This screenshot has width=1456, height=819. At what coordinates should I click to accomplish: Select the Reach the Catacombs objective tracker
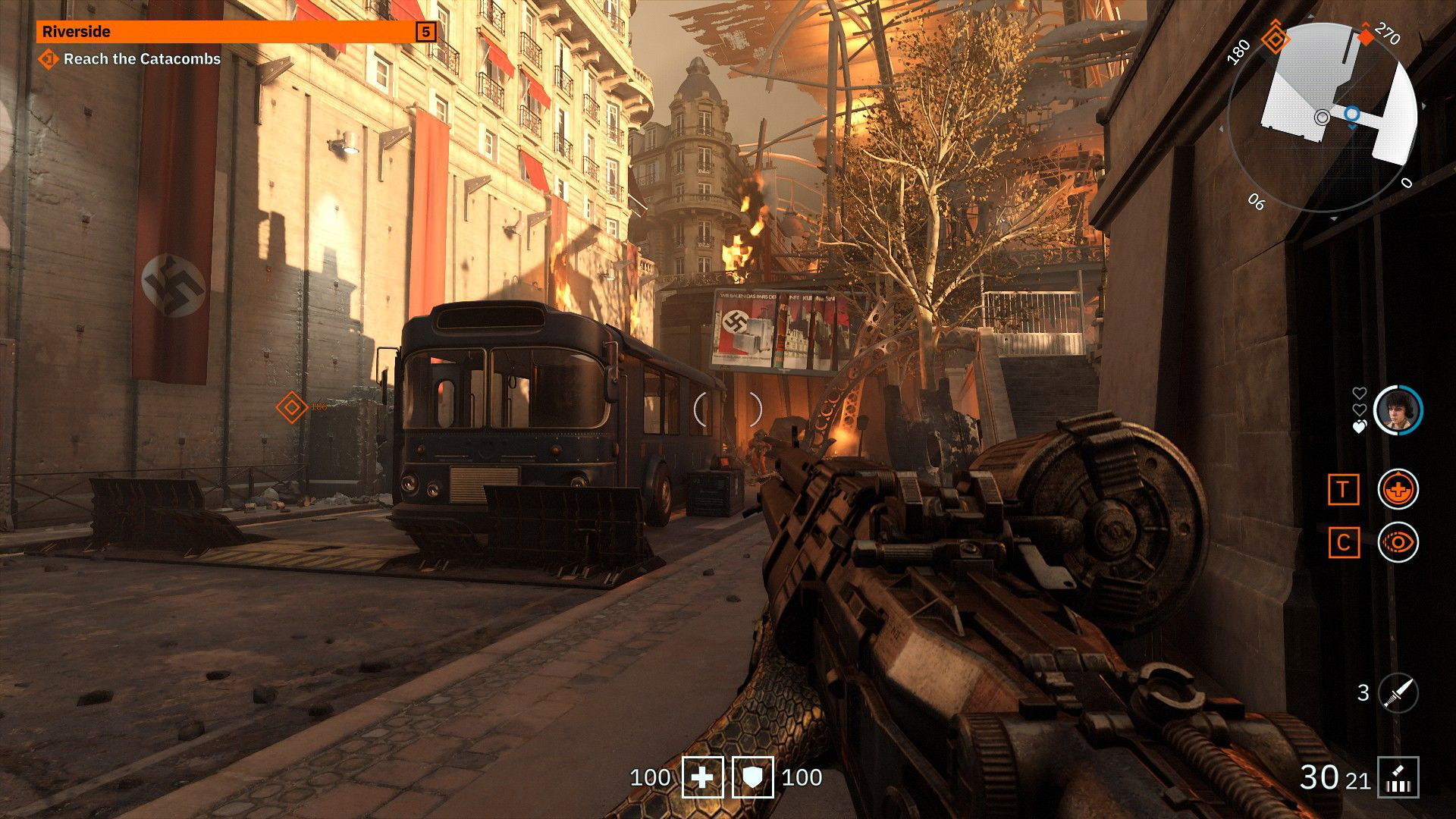[x=132, y=59]
